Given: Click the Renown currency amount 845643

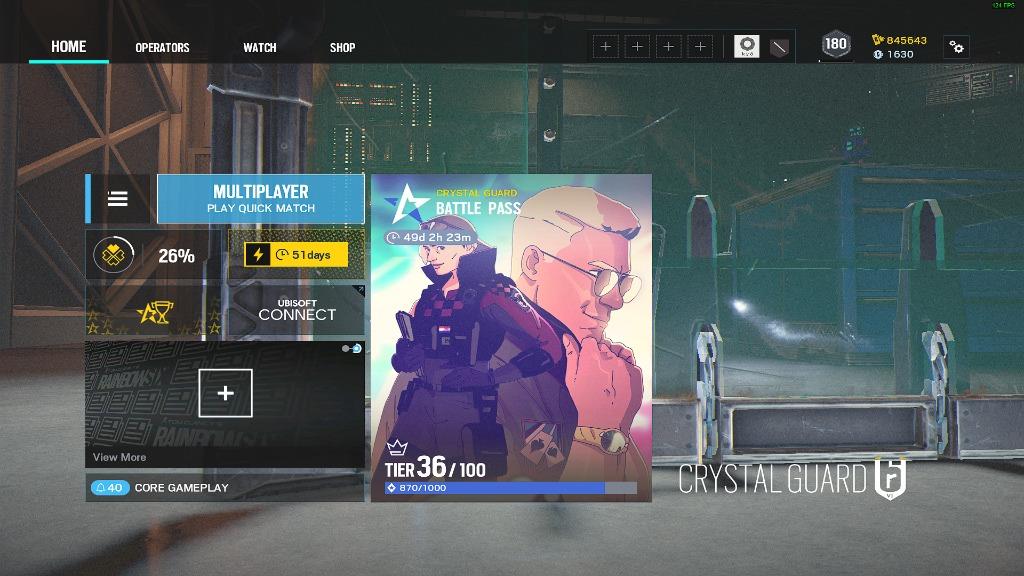Looking at the screenshot, I should click(899, 40).
